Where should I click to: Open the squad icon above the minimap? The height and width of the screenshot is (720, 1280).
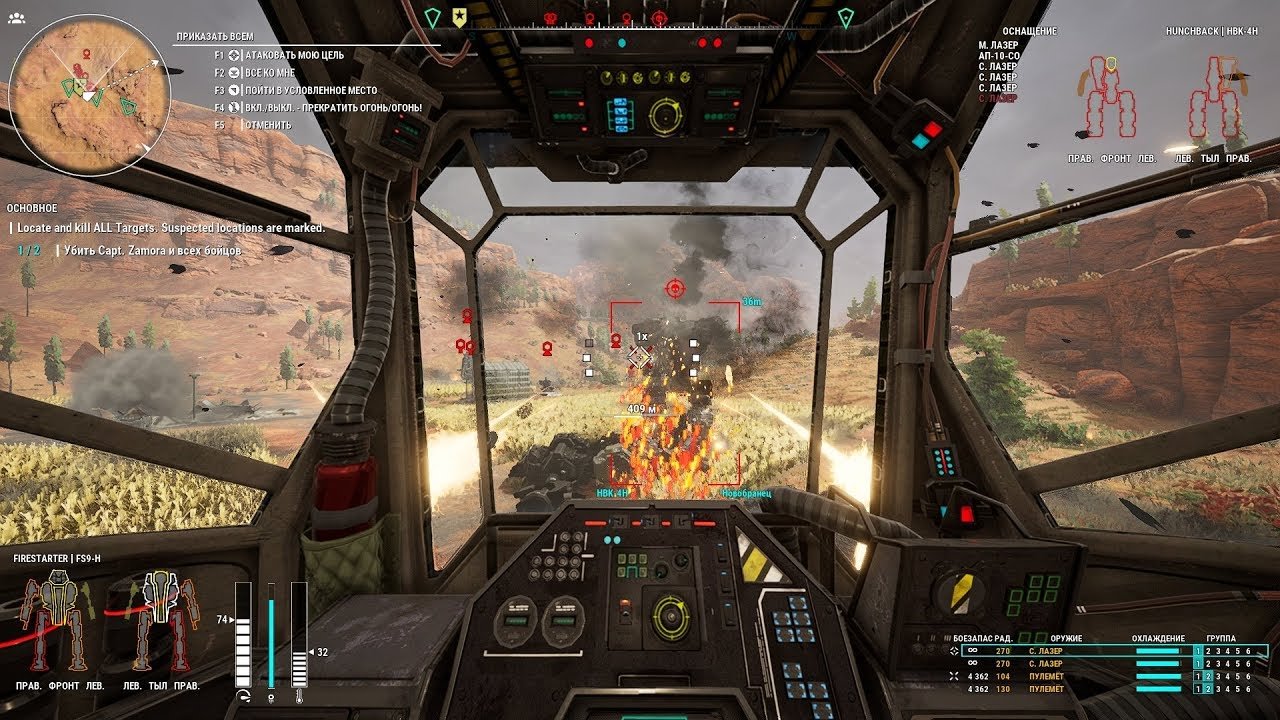coord(15,18)
